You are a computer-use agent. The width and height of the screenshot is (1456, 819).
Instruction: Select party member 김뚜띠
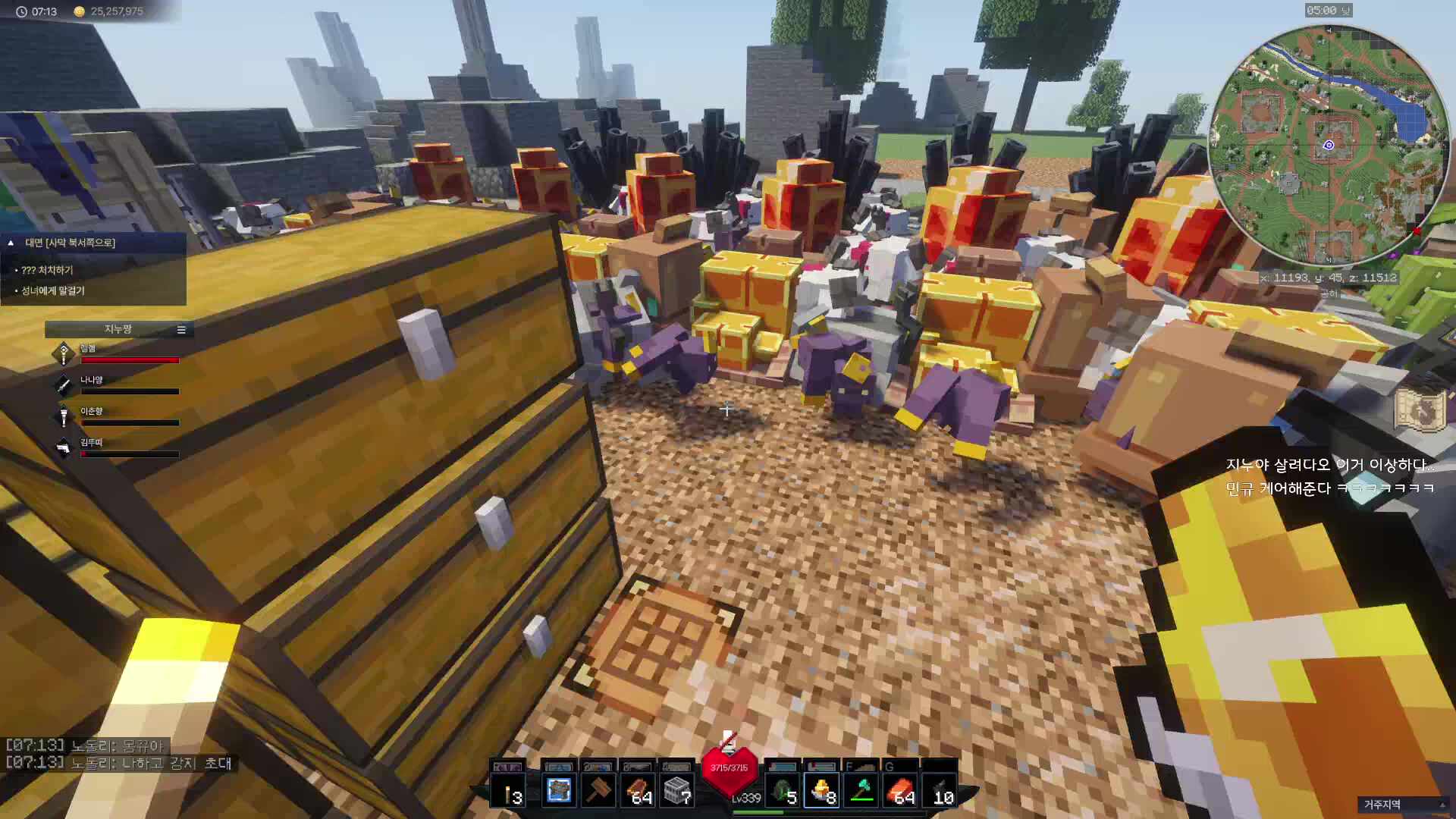point(91,443)
